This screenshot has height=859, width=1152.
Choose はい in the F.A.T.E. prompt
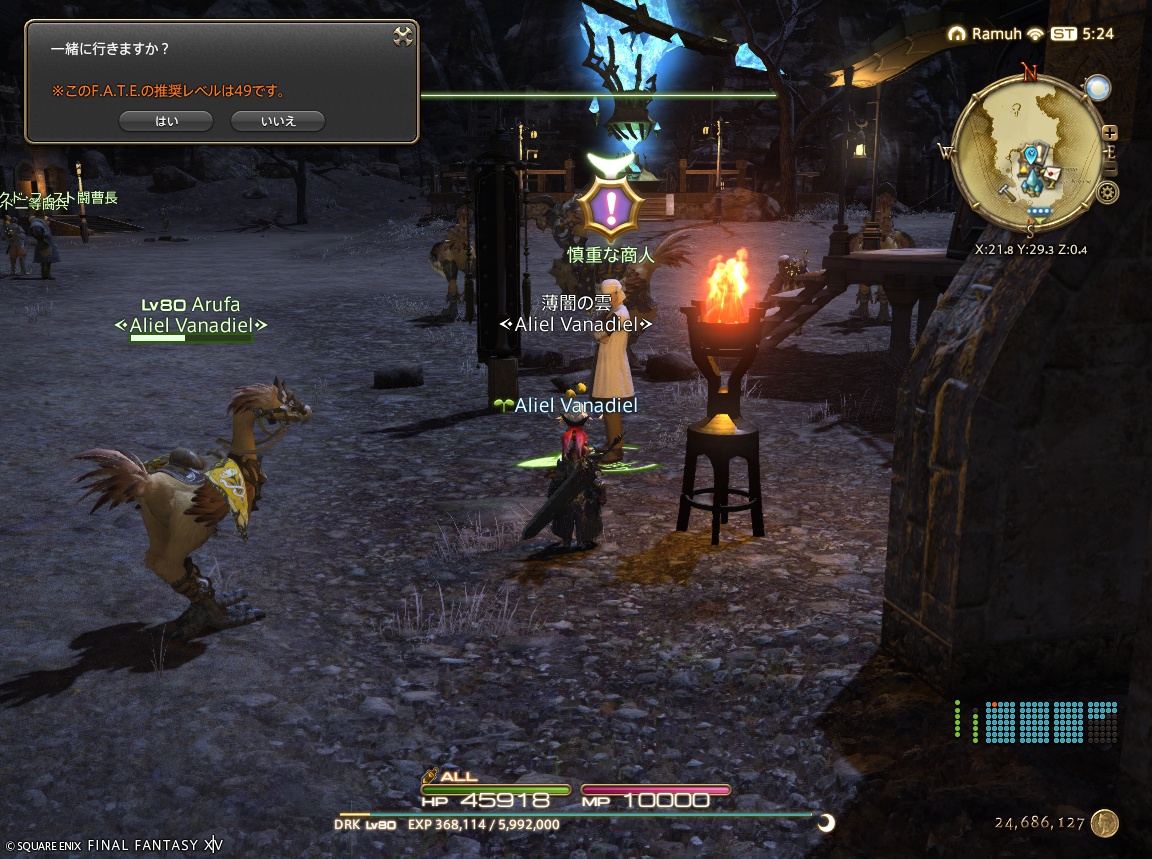tap(165, 121)
